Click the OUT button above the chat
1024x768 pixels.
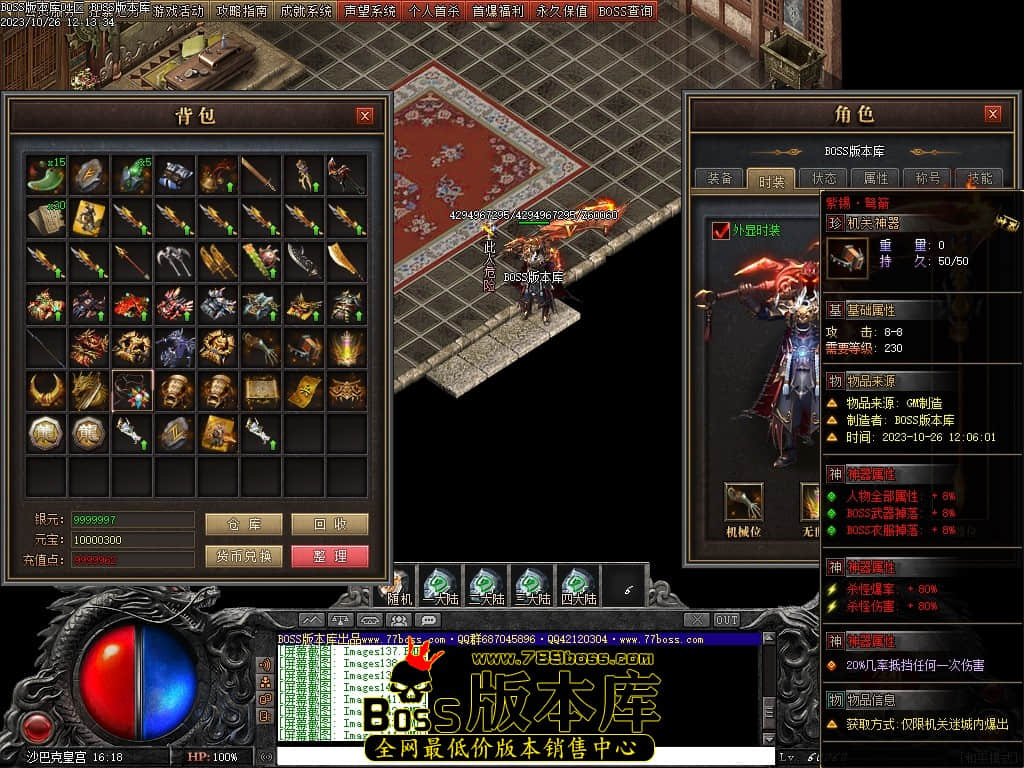pyautogui.click(x=727, y=620)
